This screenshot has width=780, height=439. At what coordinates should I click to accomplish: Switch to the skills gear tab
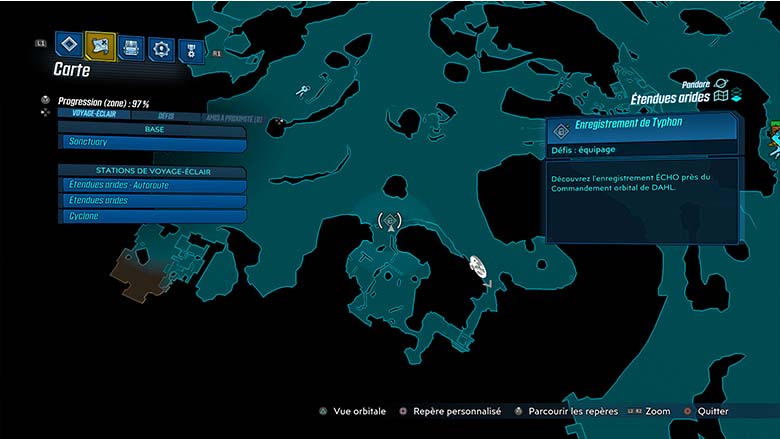[161, 48]
